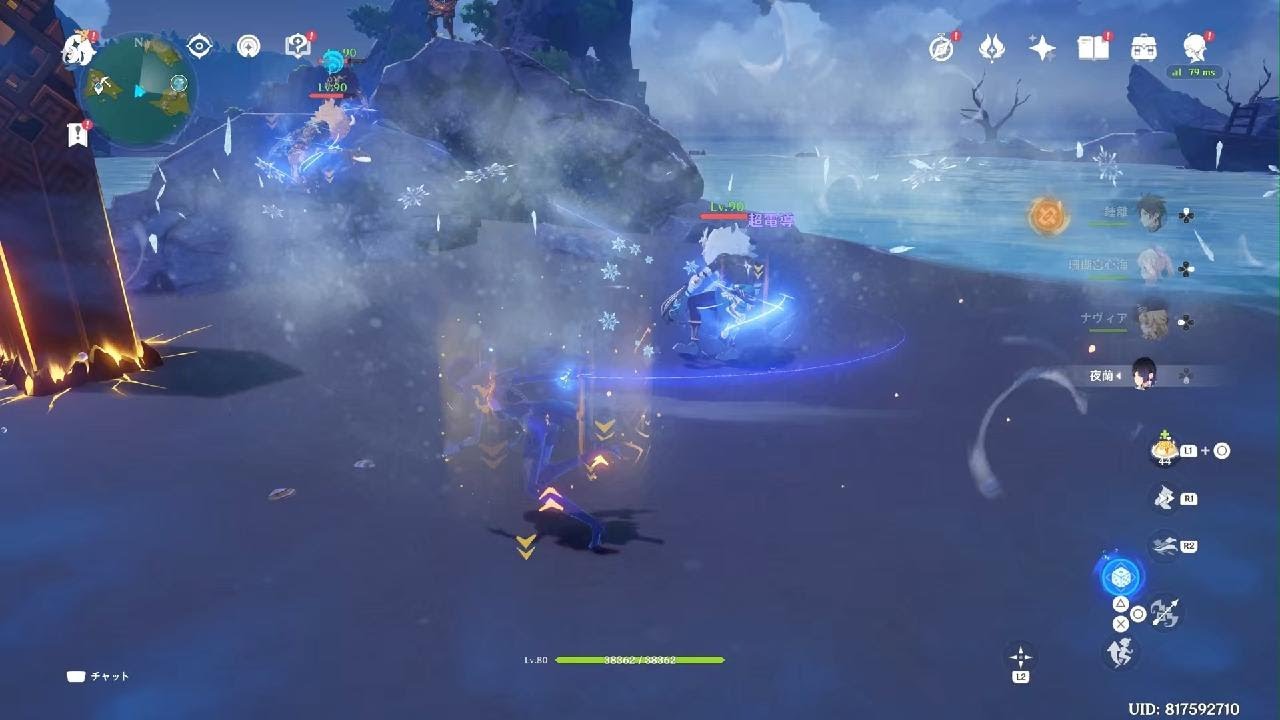Switch to party member ナヴィア
The width and height of the screenshot is (1280, 720).
[x=1152, y=320]
